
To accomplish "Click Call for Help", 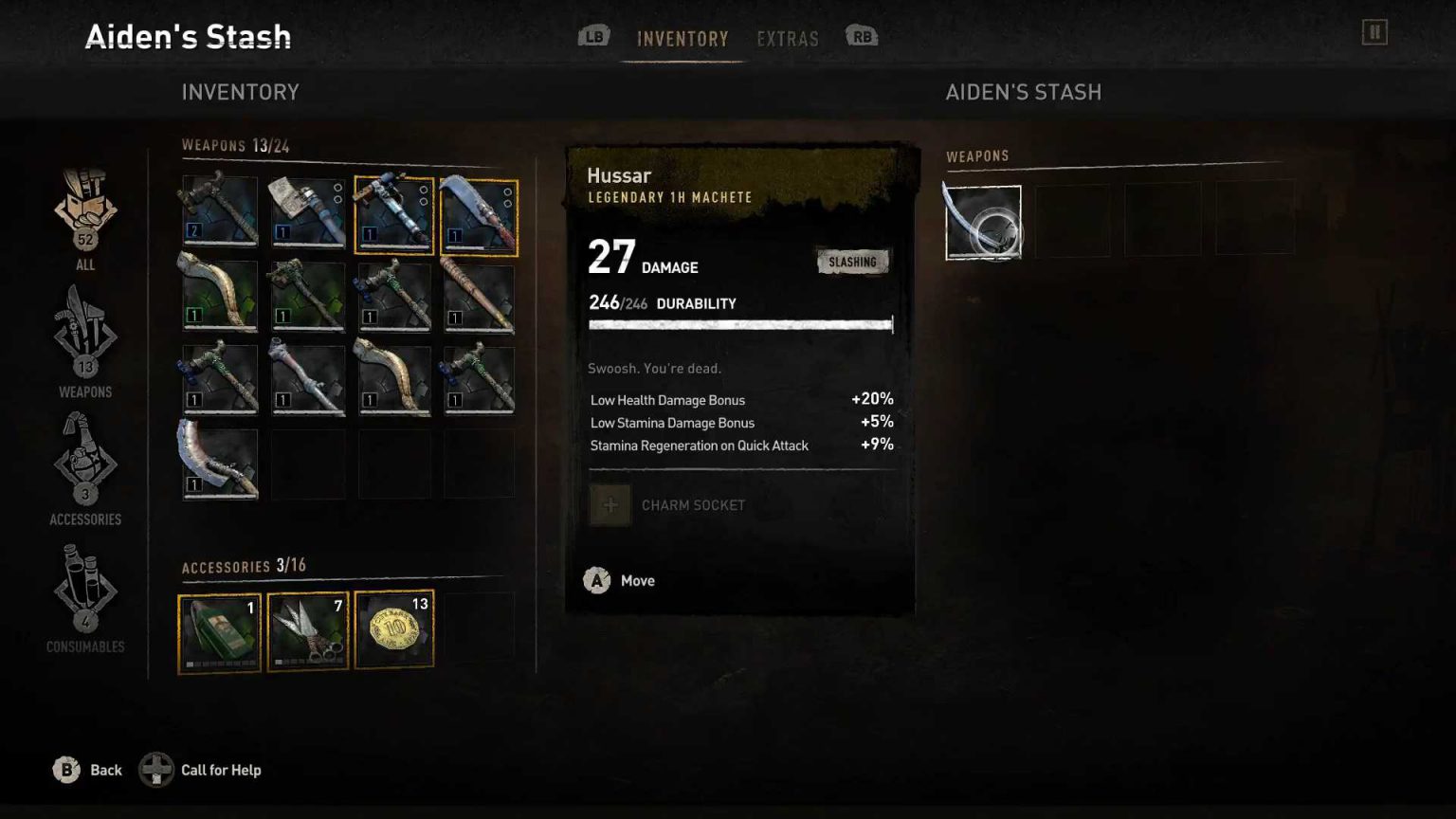I will 220,770.
